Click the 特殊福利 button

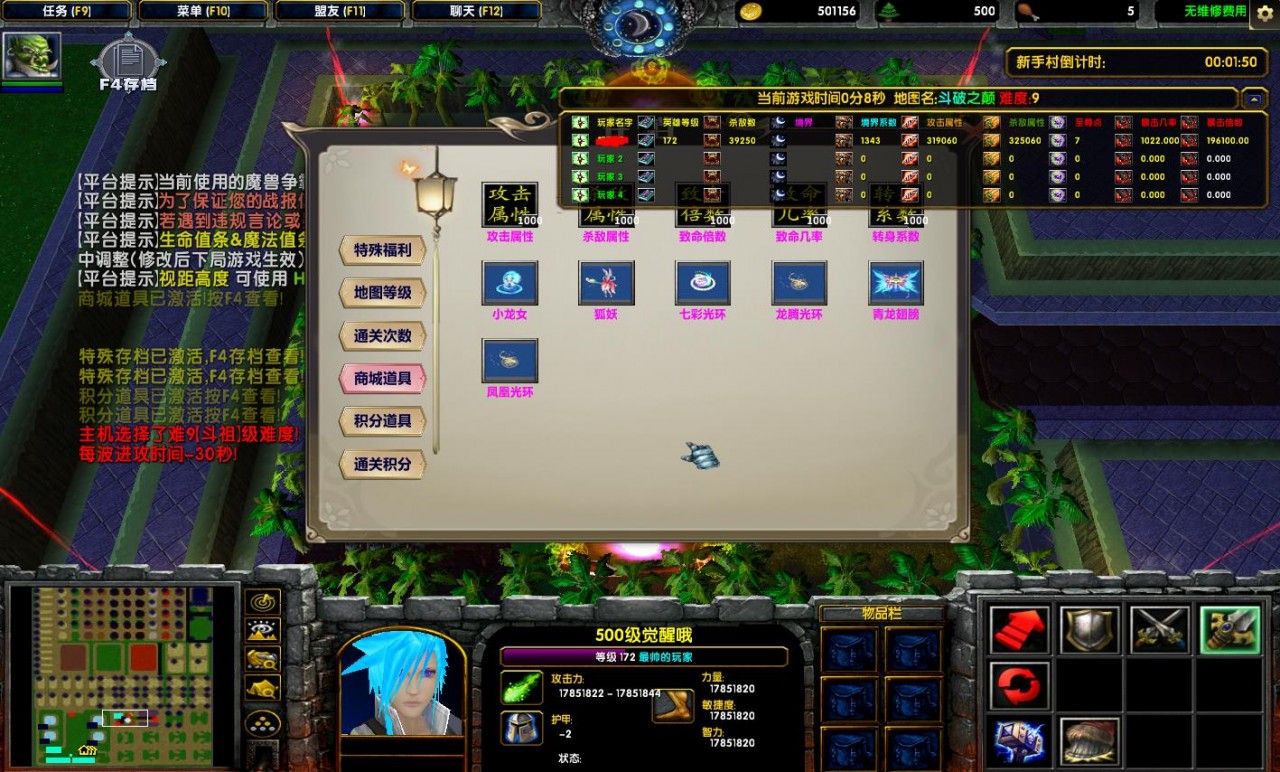385,250
